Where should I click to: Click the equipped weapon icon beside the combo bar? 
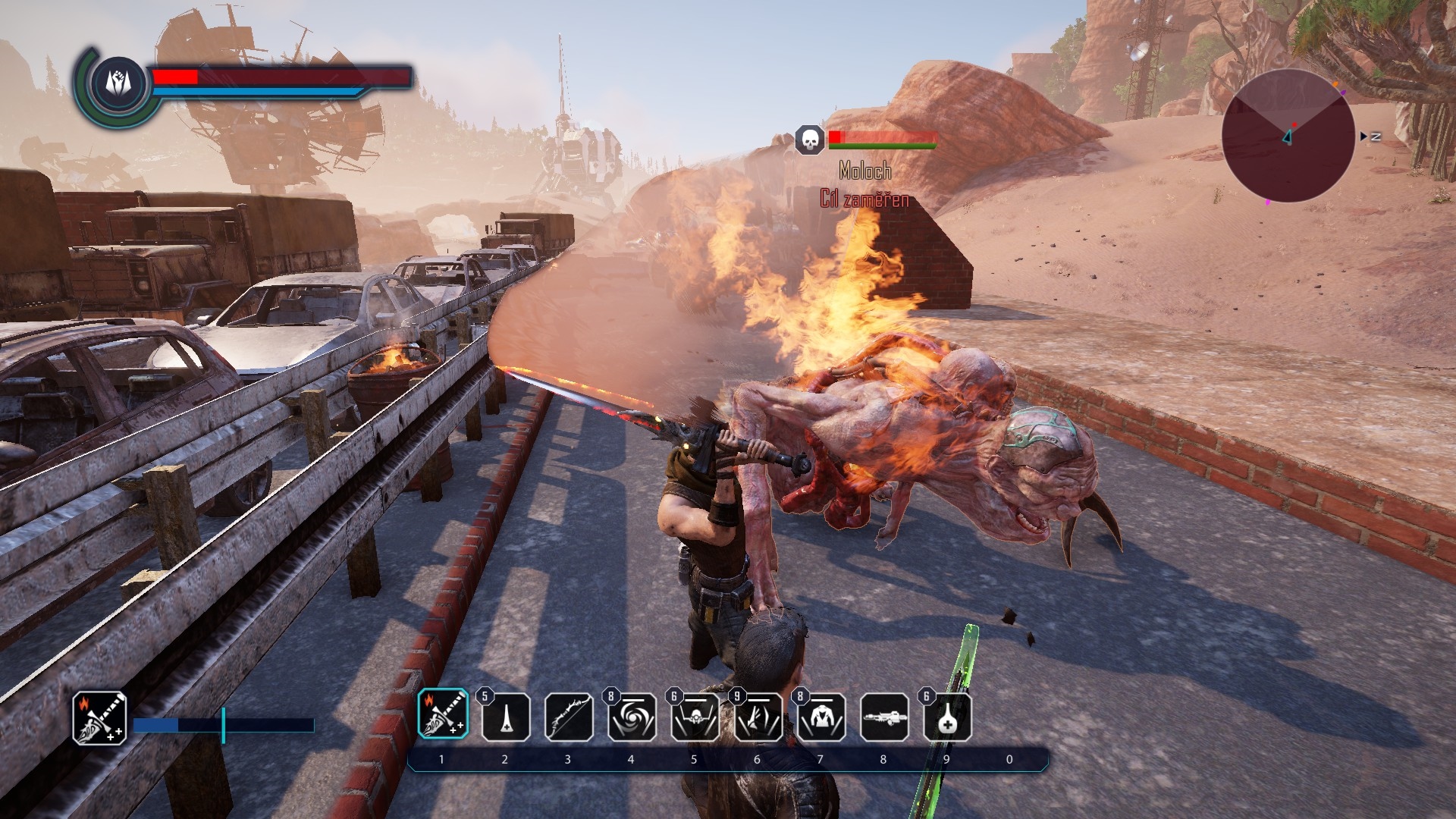tap(99, 718)
